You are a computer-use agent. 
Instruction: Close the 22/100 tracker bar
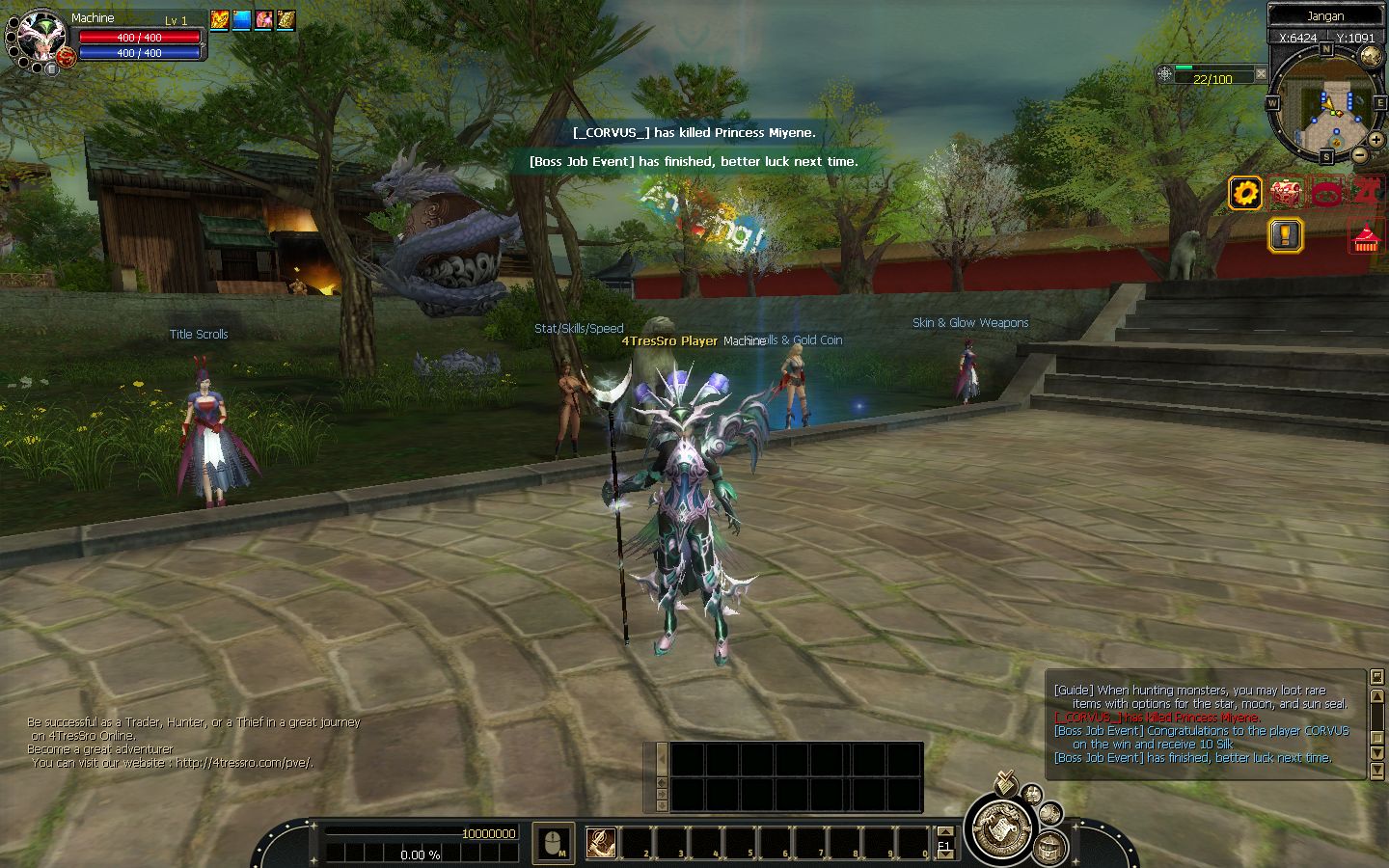click(x=1260, y=73)
